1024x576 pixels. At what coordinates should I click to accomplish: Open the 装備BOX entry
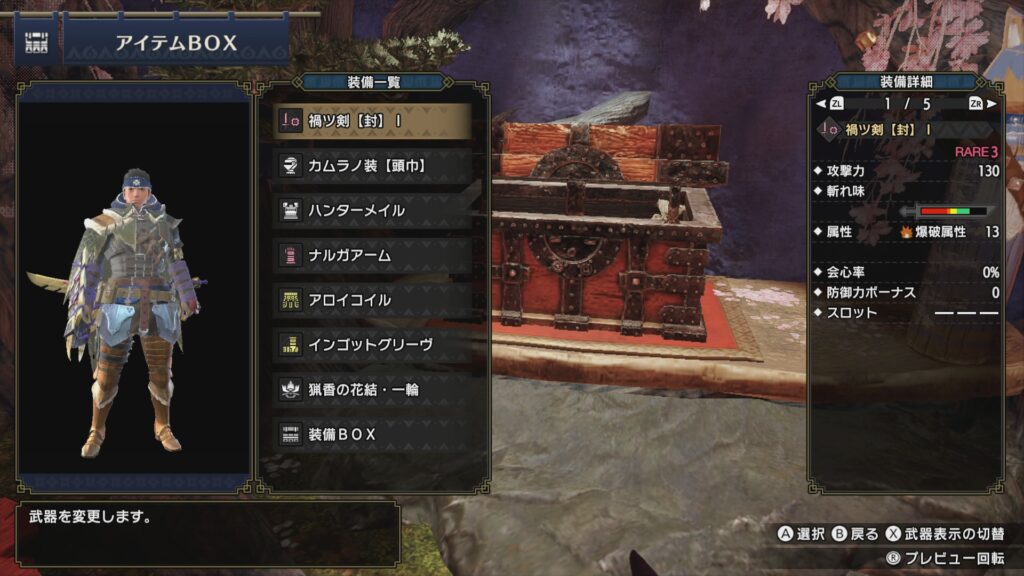(x=371, y=435)
